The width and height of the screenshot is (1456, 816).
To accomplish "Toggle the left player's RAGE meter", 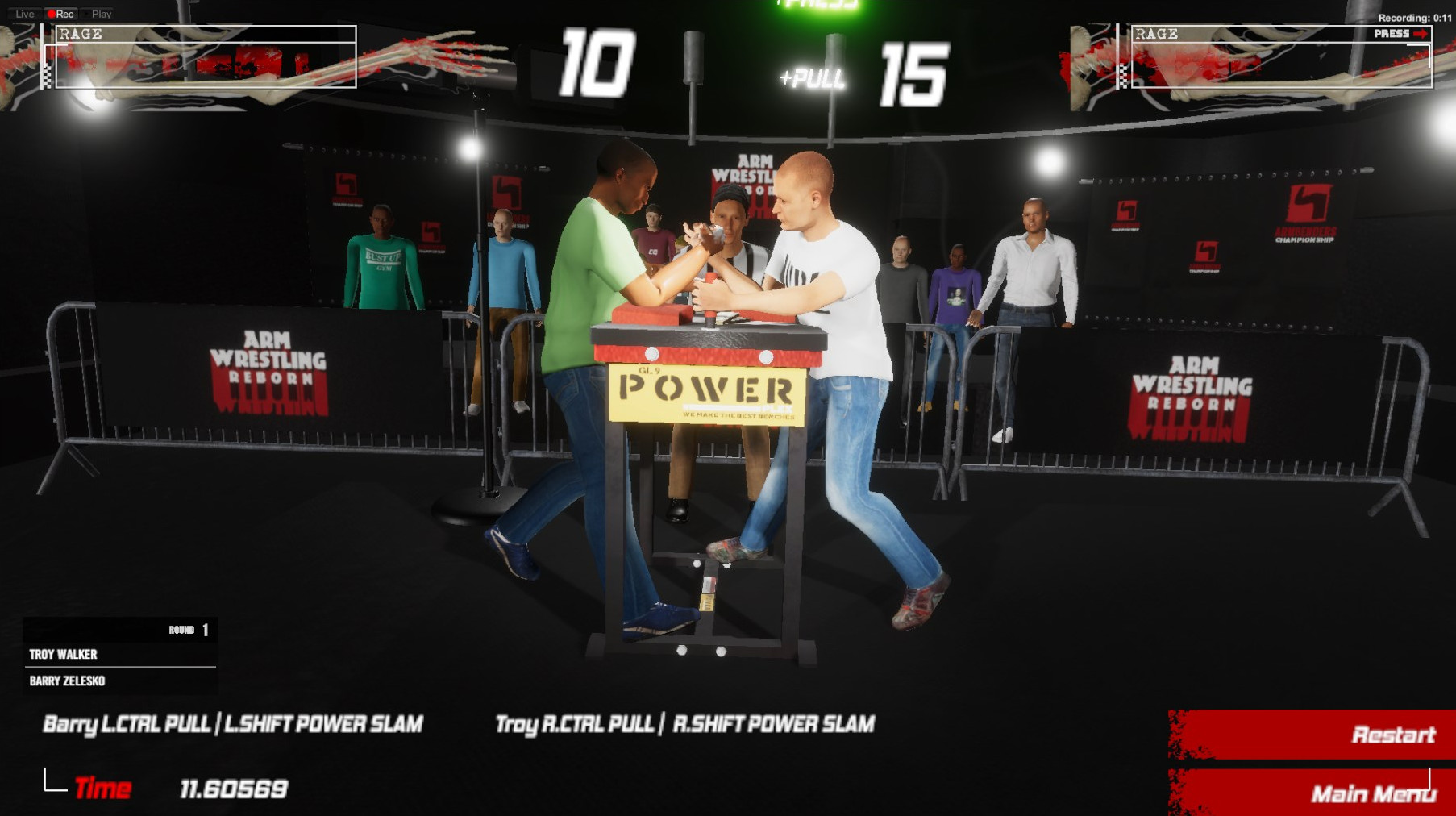I will (206, 56).
